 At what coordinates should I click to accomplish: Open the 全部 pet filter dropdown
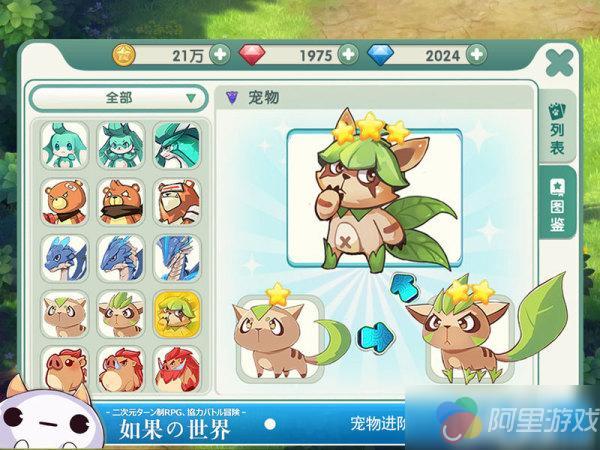pos(119,98)
